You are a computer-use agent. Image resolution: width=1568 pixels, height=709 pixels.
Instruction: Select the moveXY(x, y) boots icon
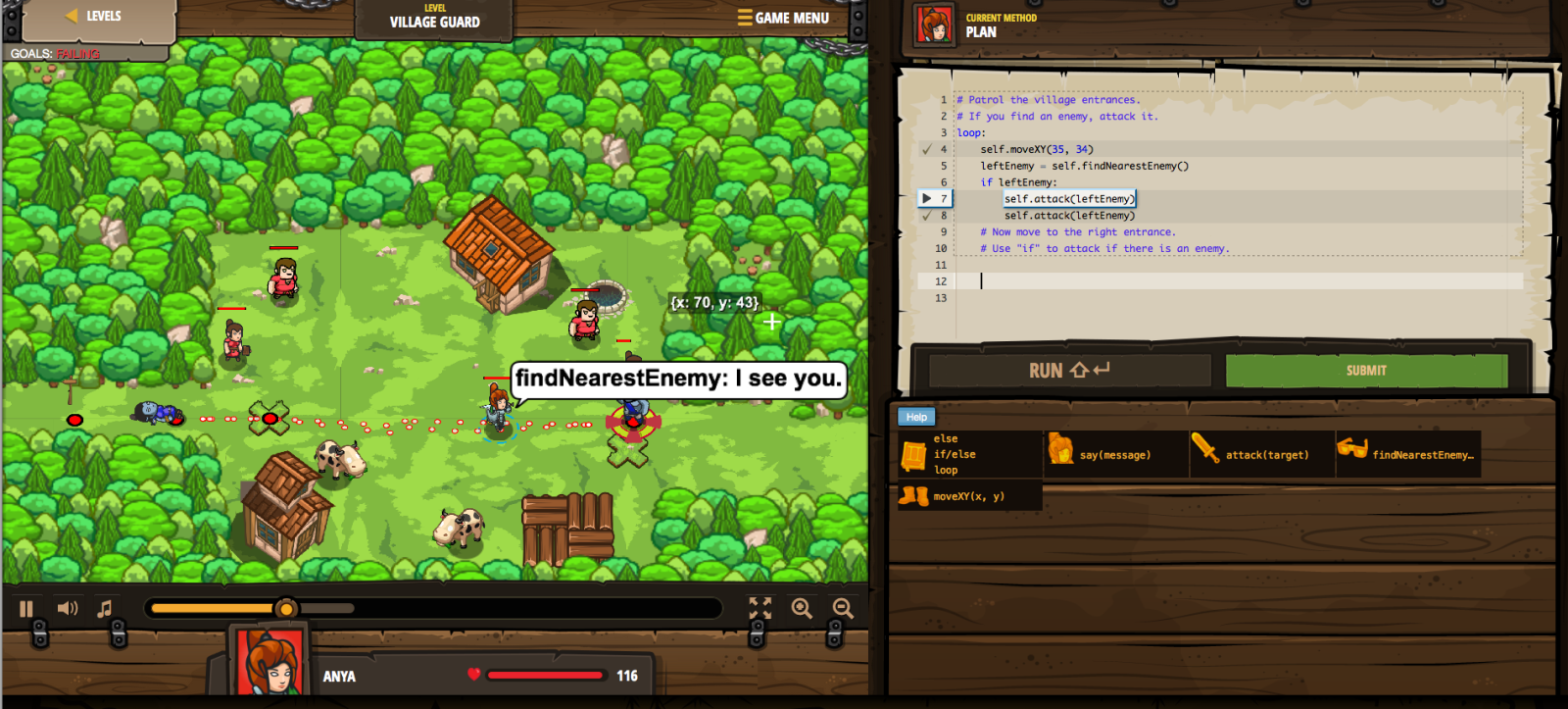(911, 496)
